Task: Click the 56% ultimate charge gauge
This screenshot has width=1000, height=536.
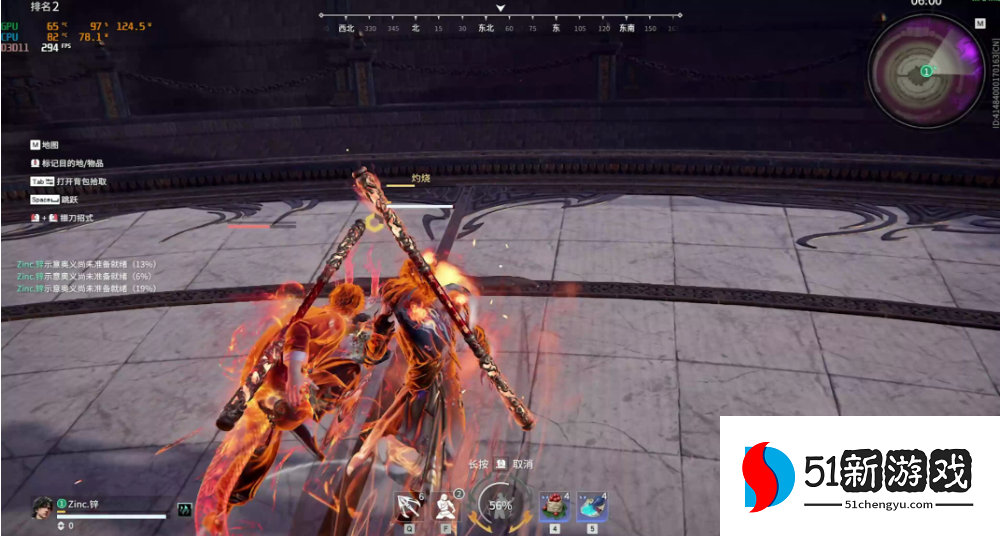Action: pos(500,505)
